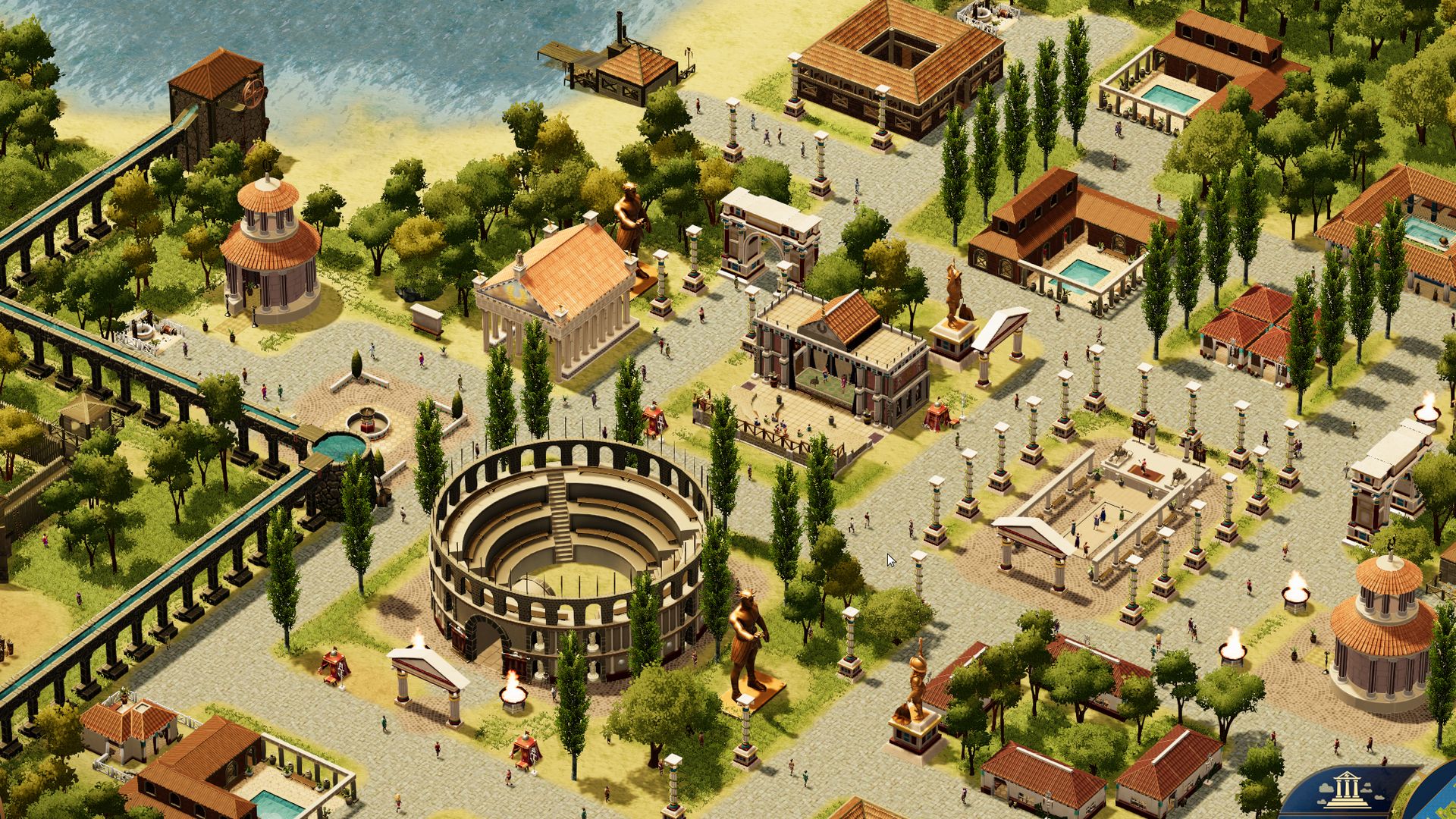Select the red market stall cart near the theater
Viewport: 1456px width, 819px height.
coord(938,417)
